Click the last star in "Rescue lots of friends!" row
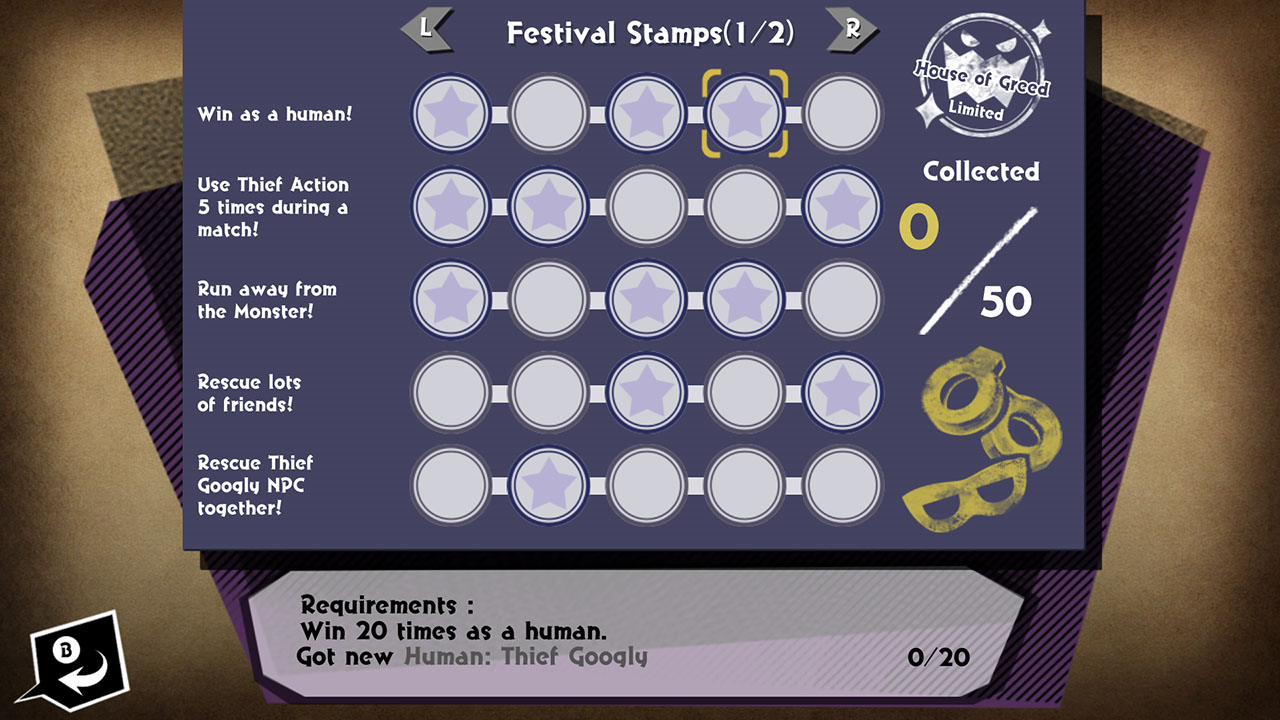This screenshot has height=720, width=1280. tap(843, 393)
